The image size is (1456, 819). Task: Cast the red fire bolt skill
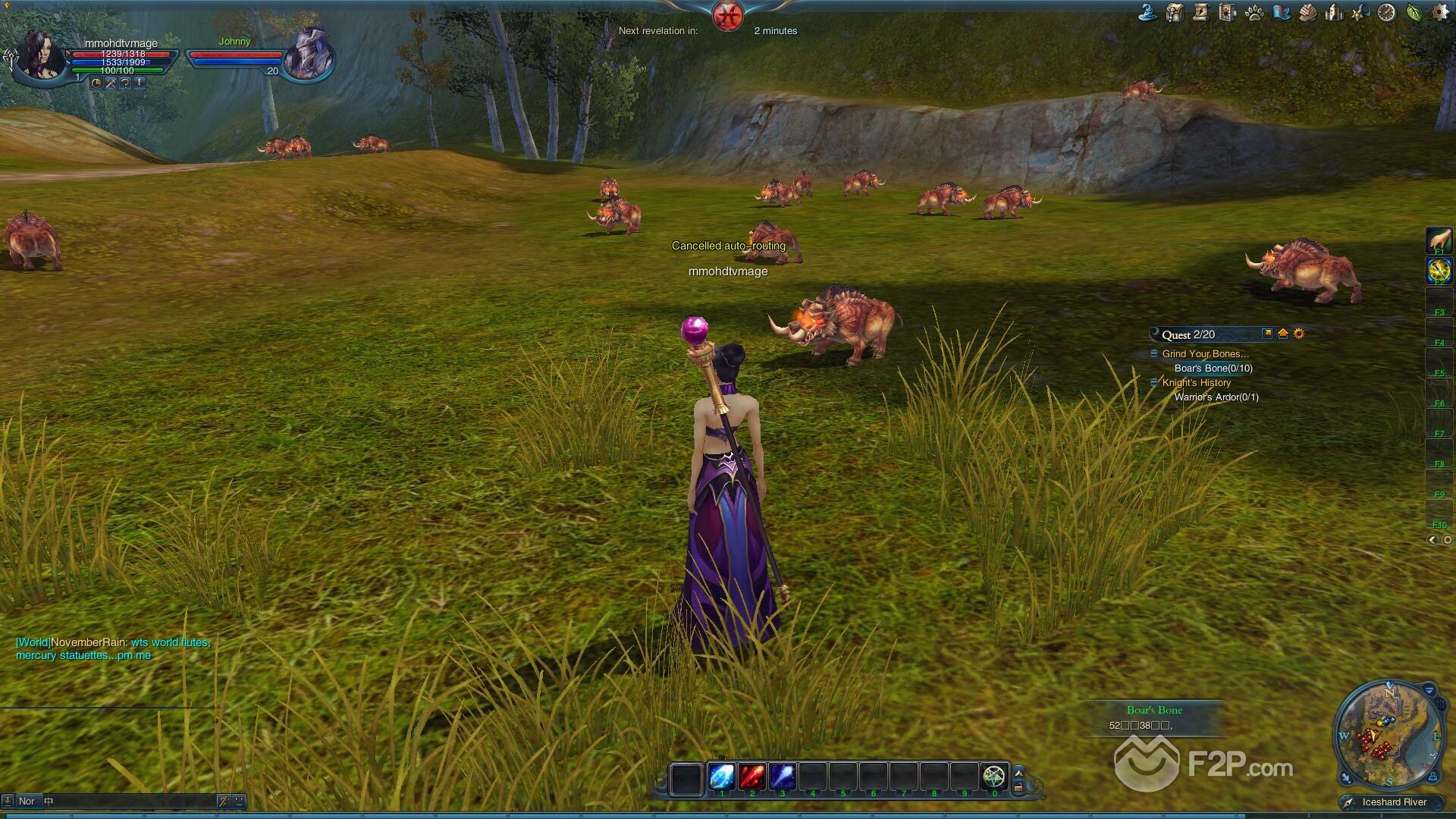pos(752,777)
